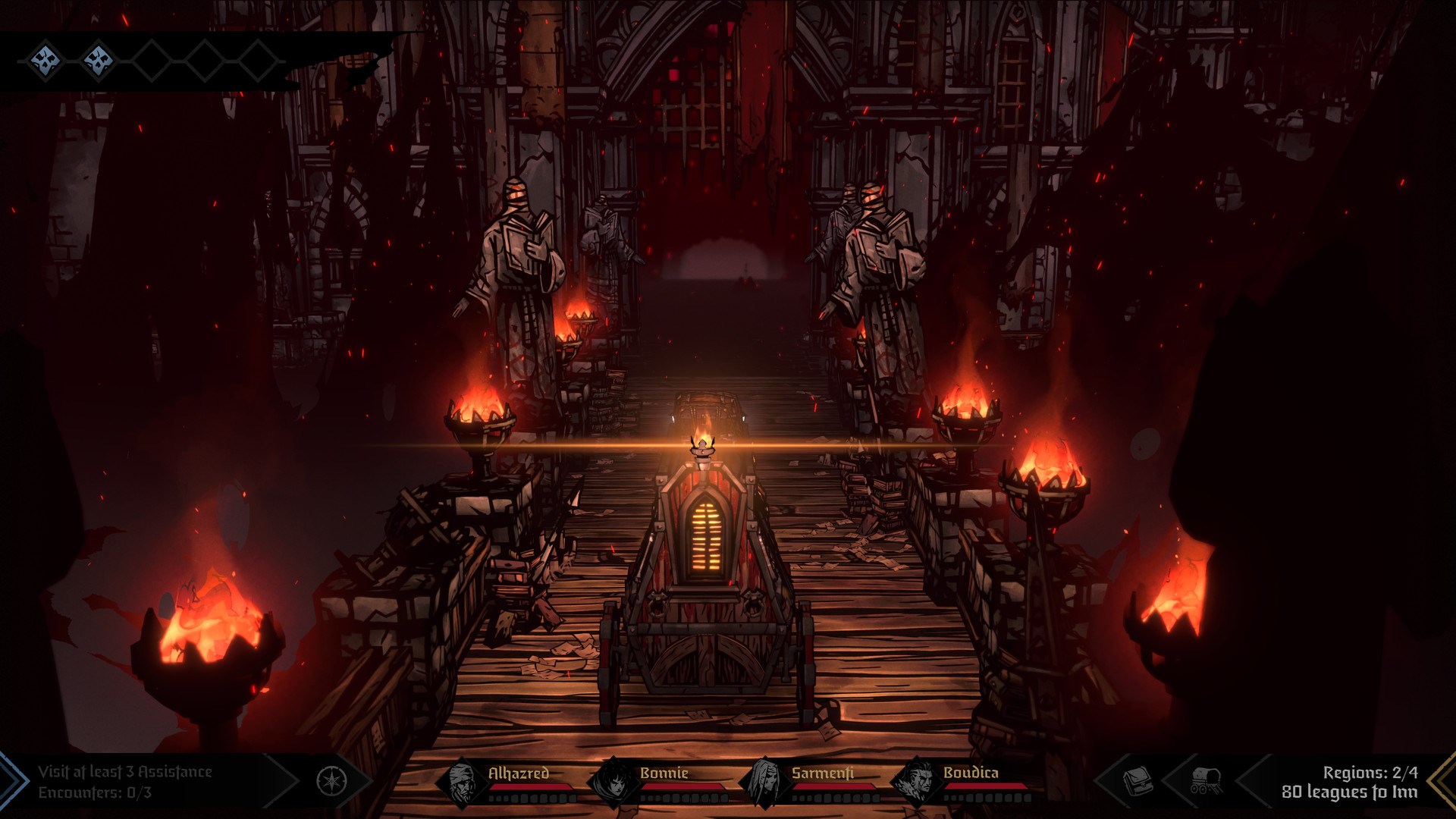Select Alhazred's hero portrait
This screenshot has height=819, width=1456.
coord(462,782)
